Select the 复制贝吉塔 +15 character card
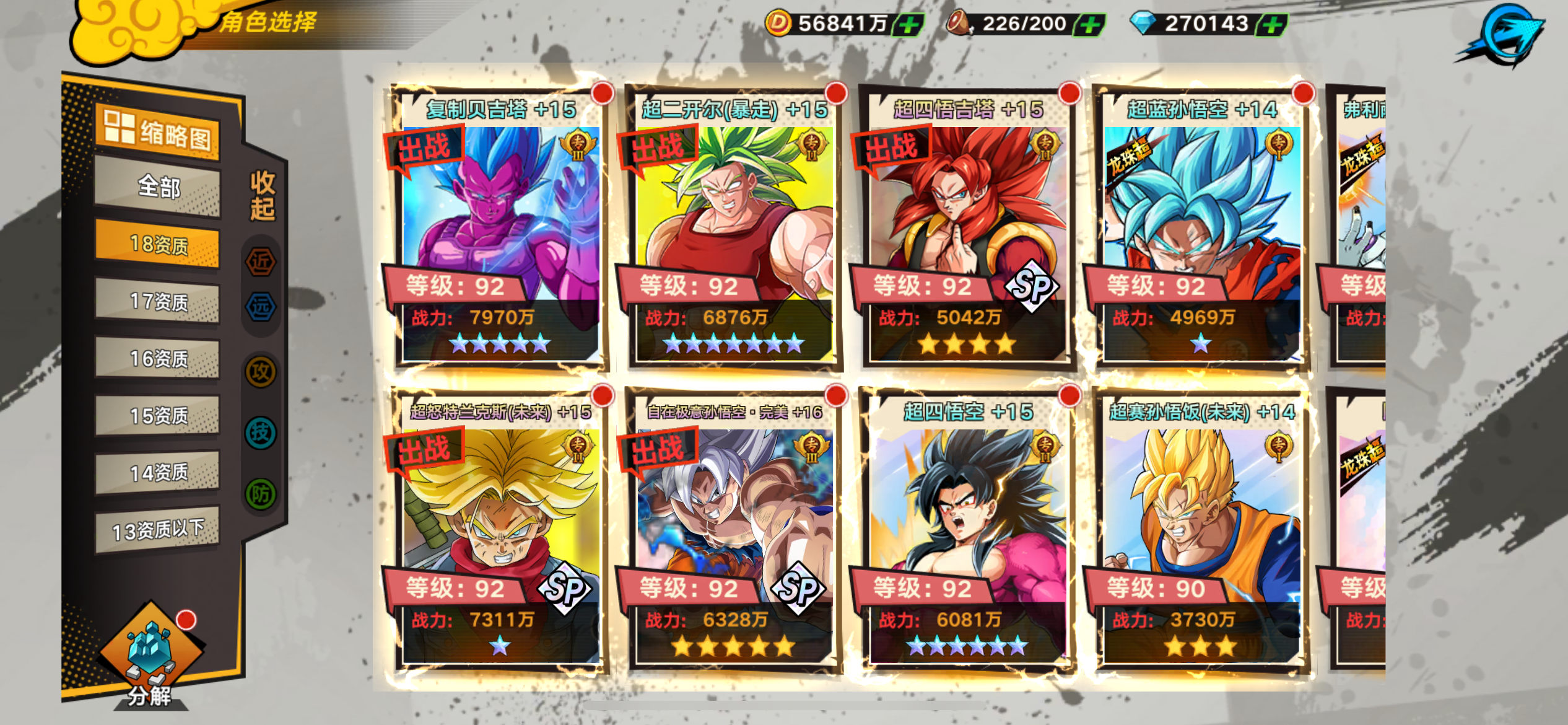Image resolution: width=1568 pixels, height=725 pixels. click(499, 229)
